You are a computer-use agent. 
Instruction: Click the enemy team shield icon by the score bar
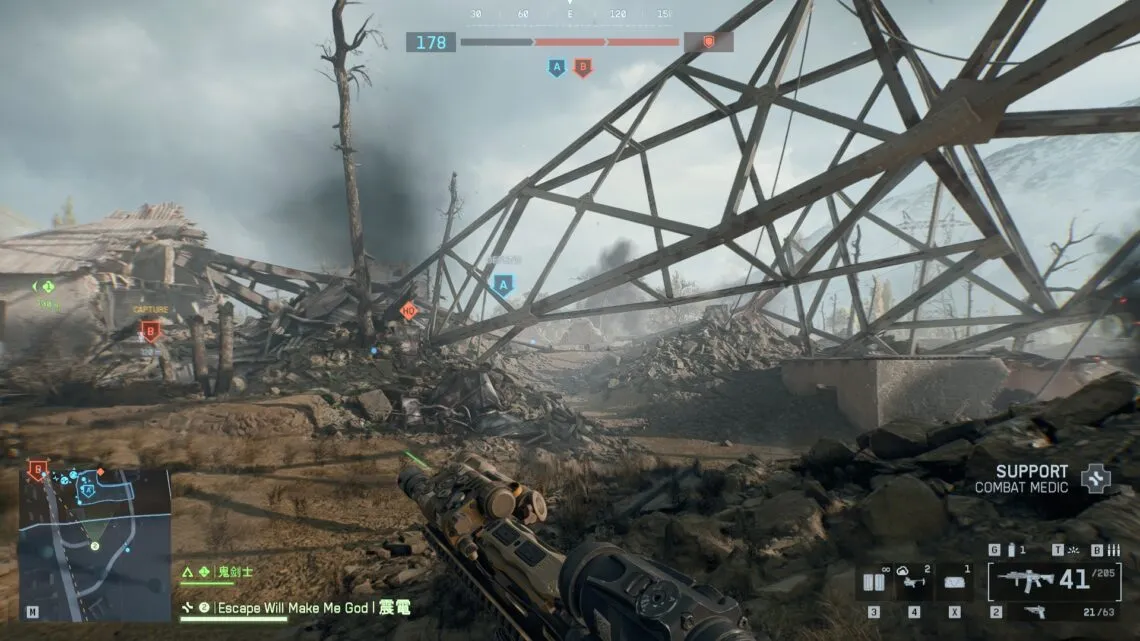[x=708, y=42]
